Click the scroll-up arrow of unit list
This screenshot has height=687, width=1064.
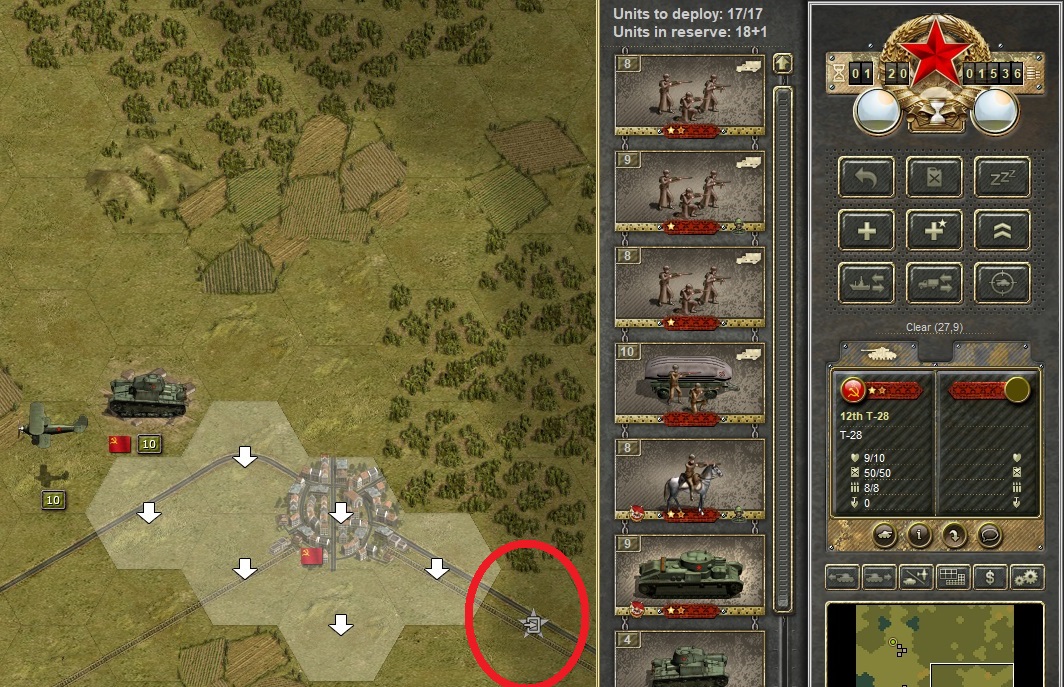[x=783, y=64]
